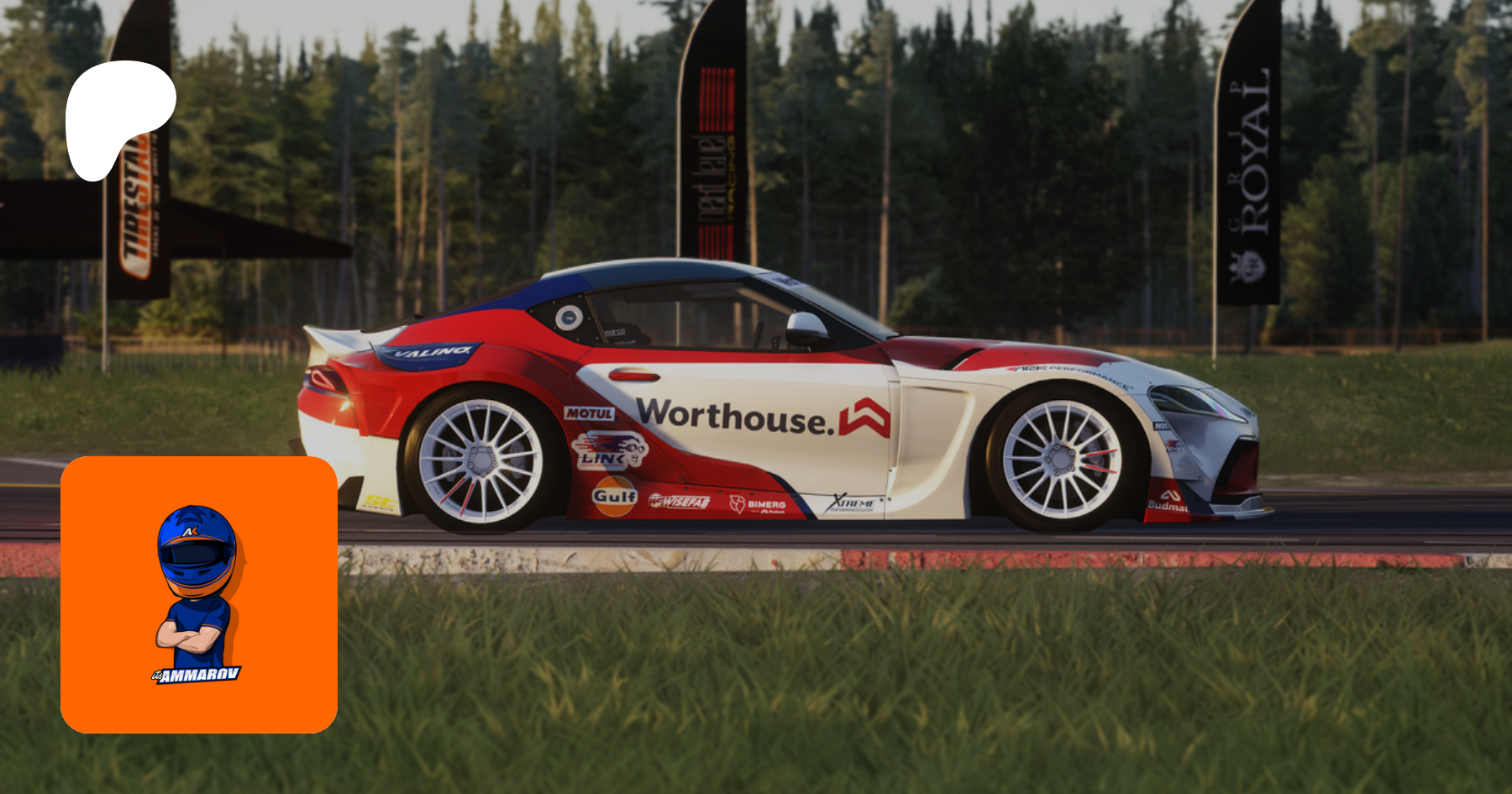Open the Ammarov helmet avatar thumbnail

pyautogui.click(x=199, y=594)
